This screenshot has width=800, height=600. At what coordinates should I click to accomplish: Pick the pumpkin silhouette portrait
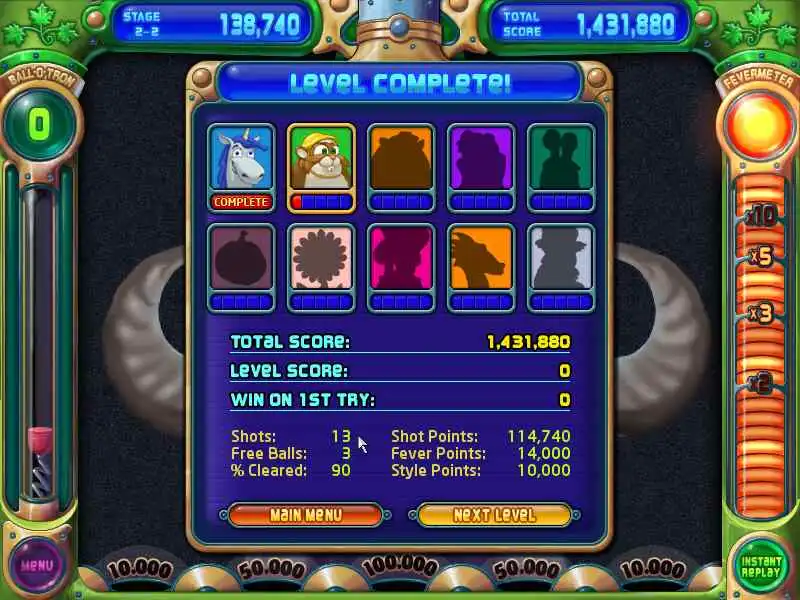[x=241, y=258]
